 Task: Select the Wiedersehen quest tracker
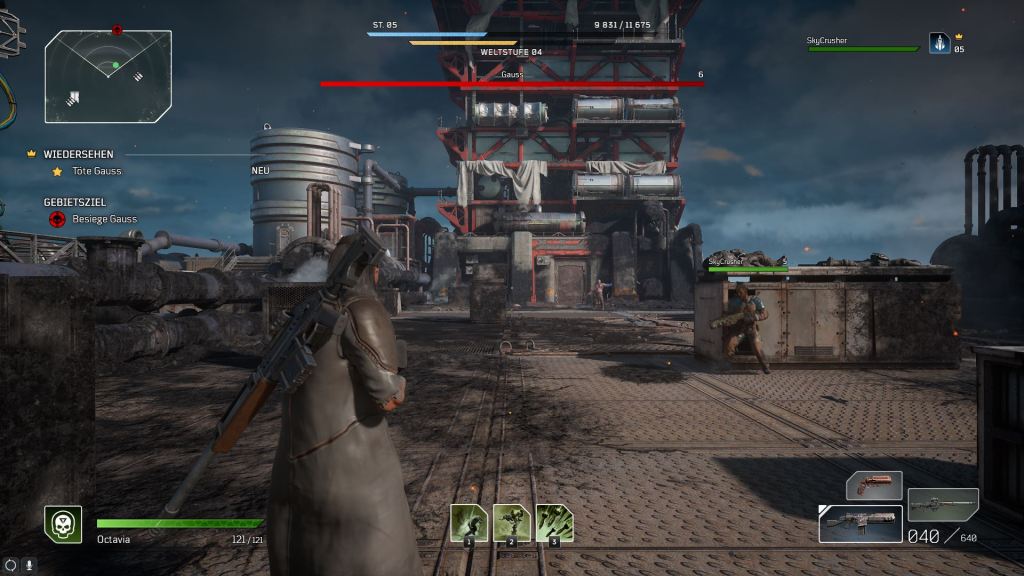78,154
